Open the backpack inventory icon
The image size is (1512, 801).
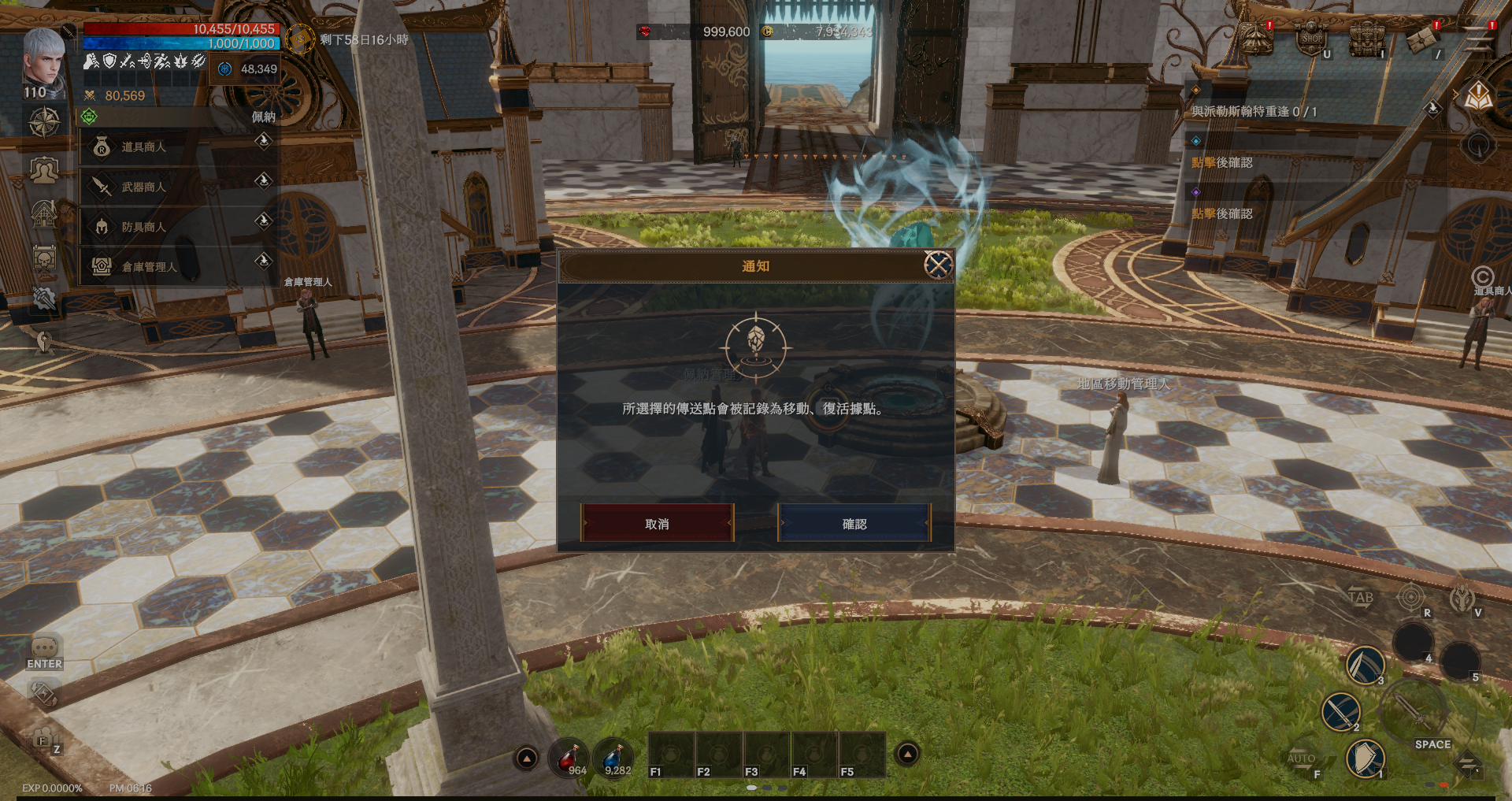[1366, 39]
